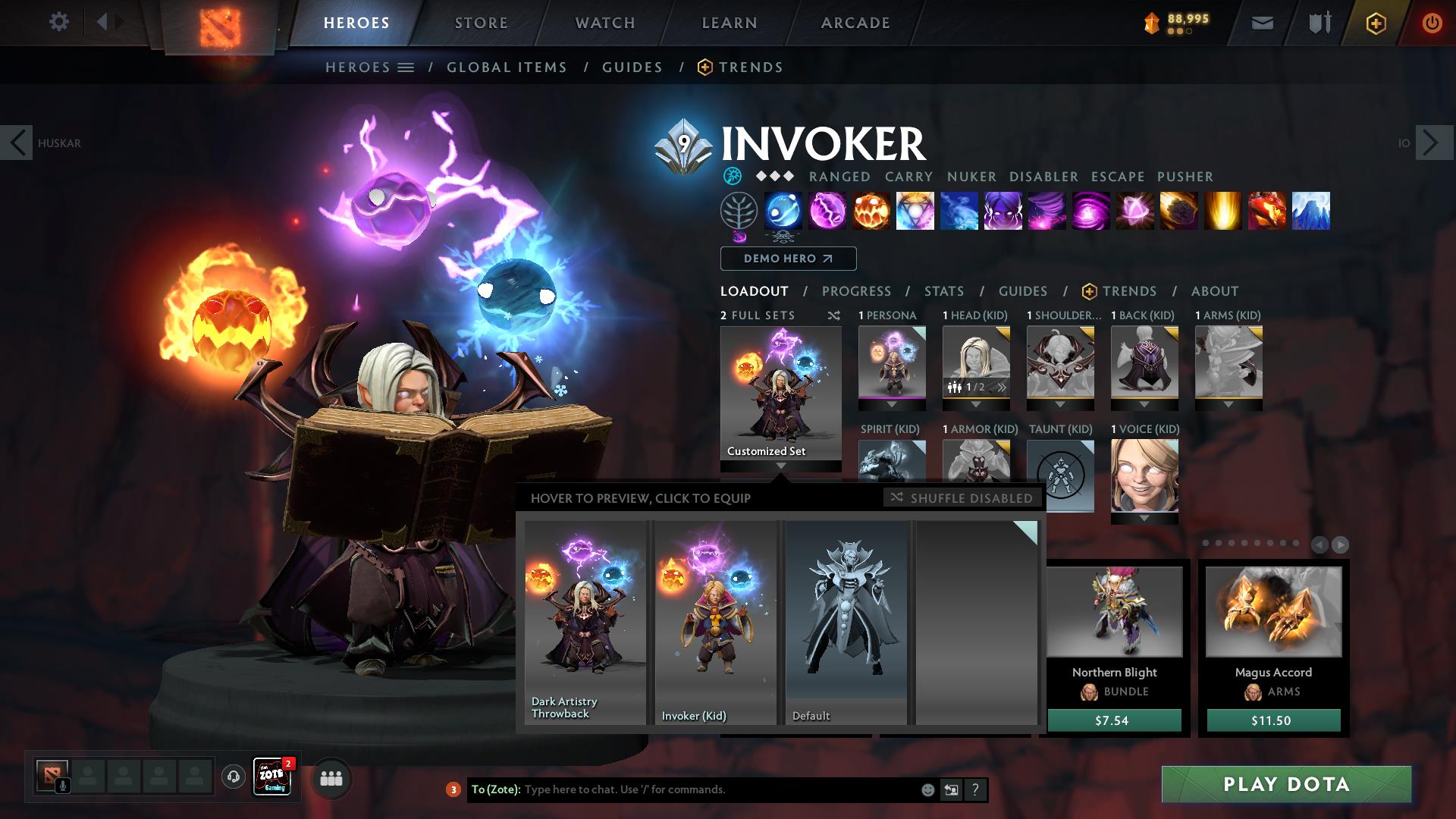Toggle the Shuffle Disabled setting

tap(962, 498)
